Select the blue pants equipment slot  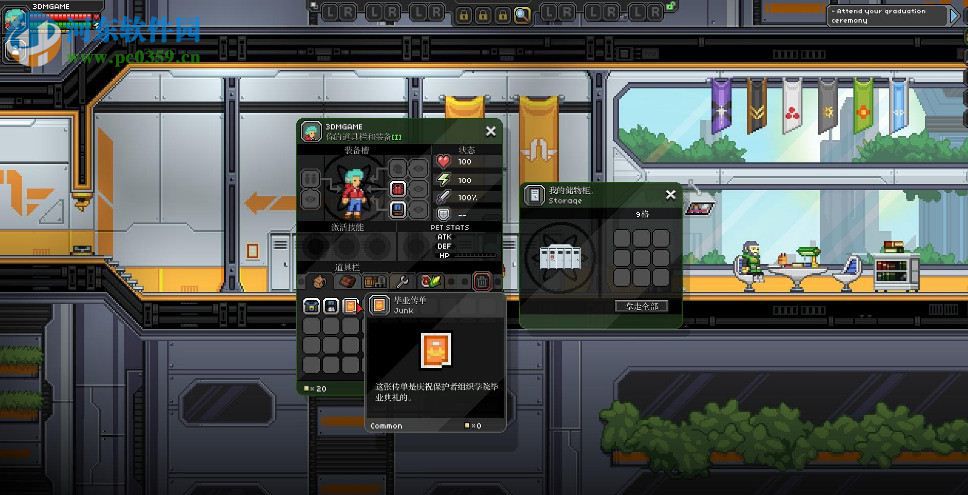398,210
